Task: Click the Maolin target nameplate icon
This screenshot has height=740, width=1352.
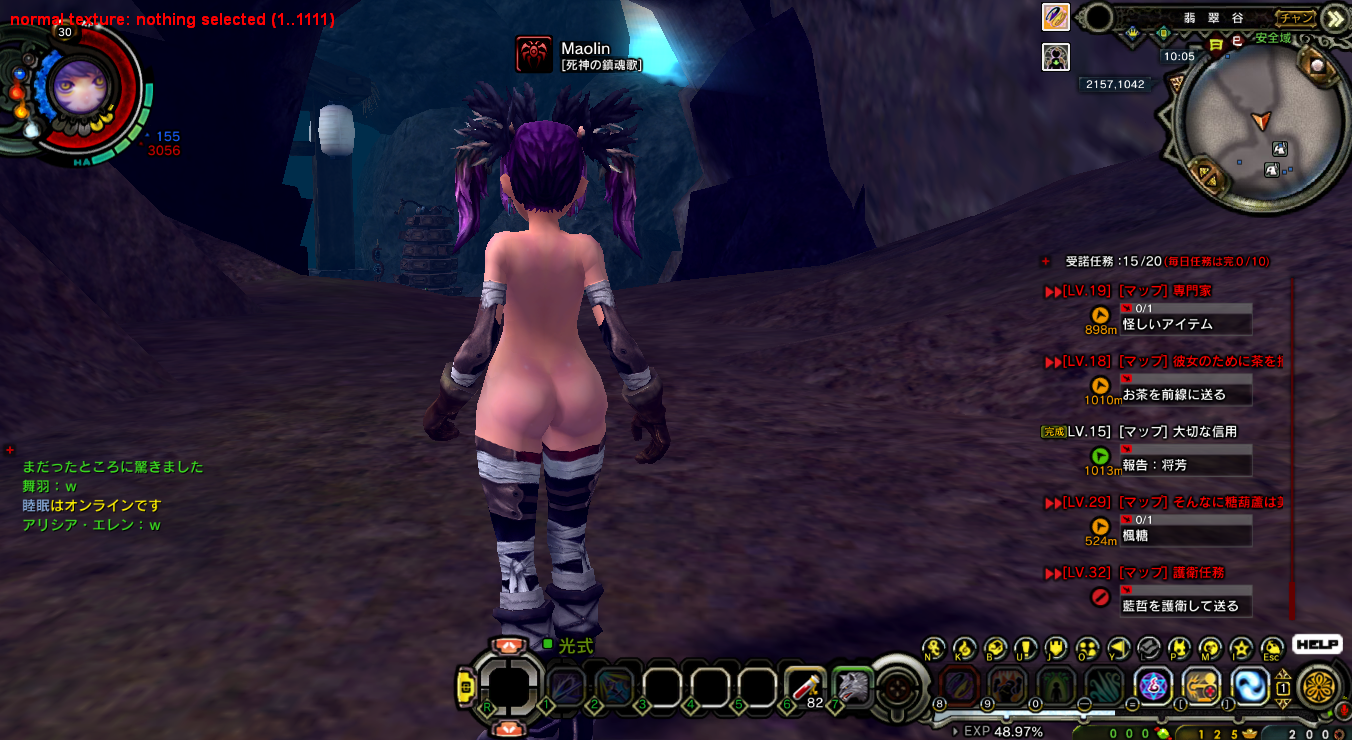Action: (x=534, y=54)
